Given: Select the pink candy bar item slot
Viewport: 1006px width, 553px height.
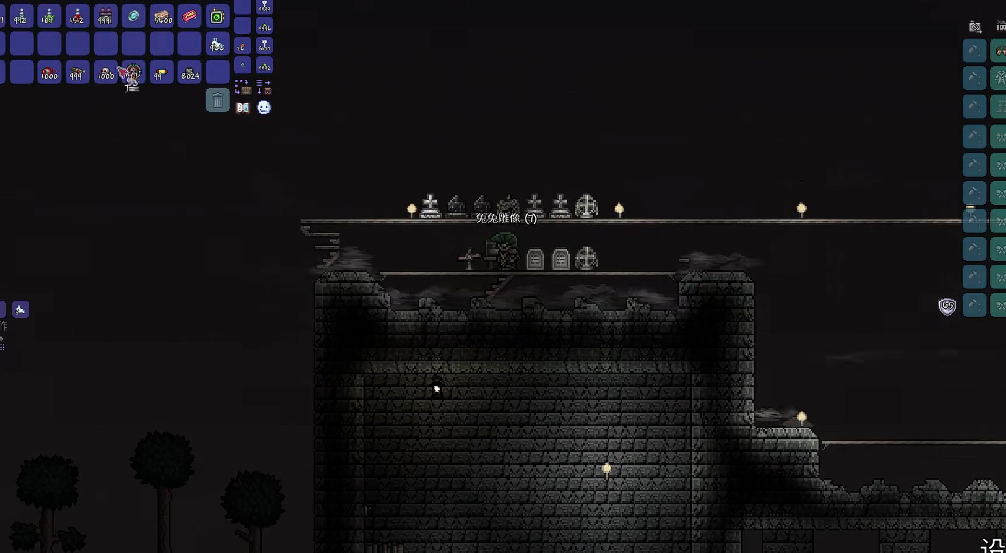Looking at the screenshot, I should (190, 16).
